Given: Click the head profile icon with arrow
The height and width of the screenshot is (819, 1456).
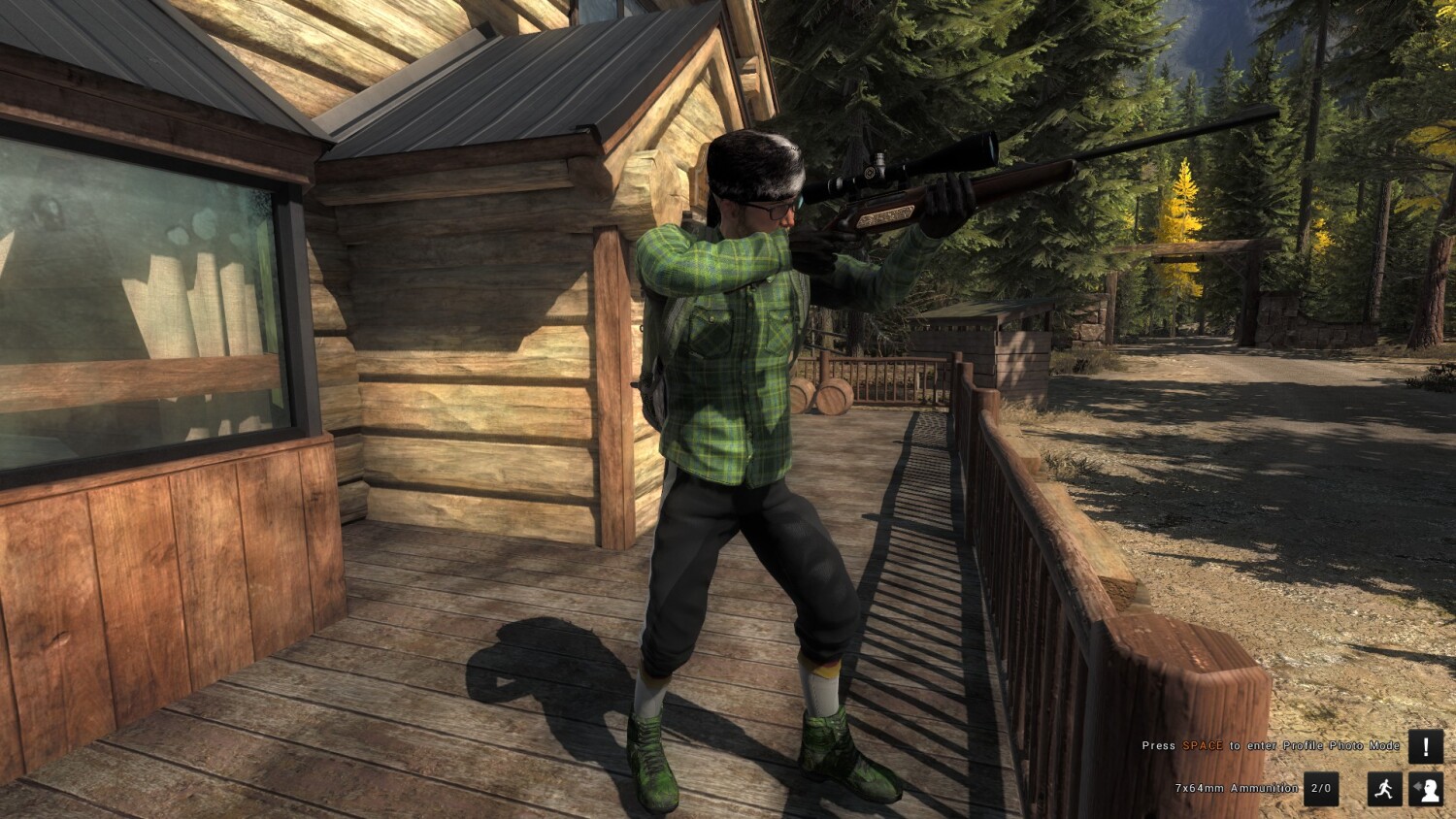Looking at the screenshot, I should pyautogui.click(x=1425, y=789).
